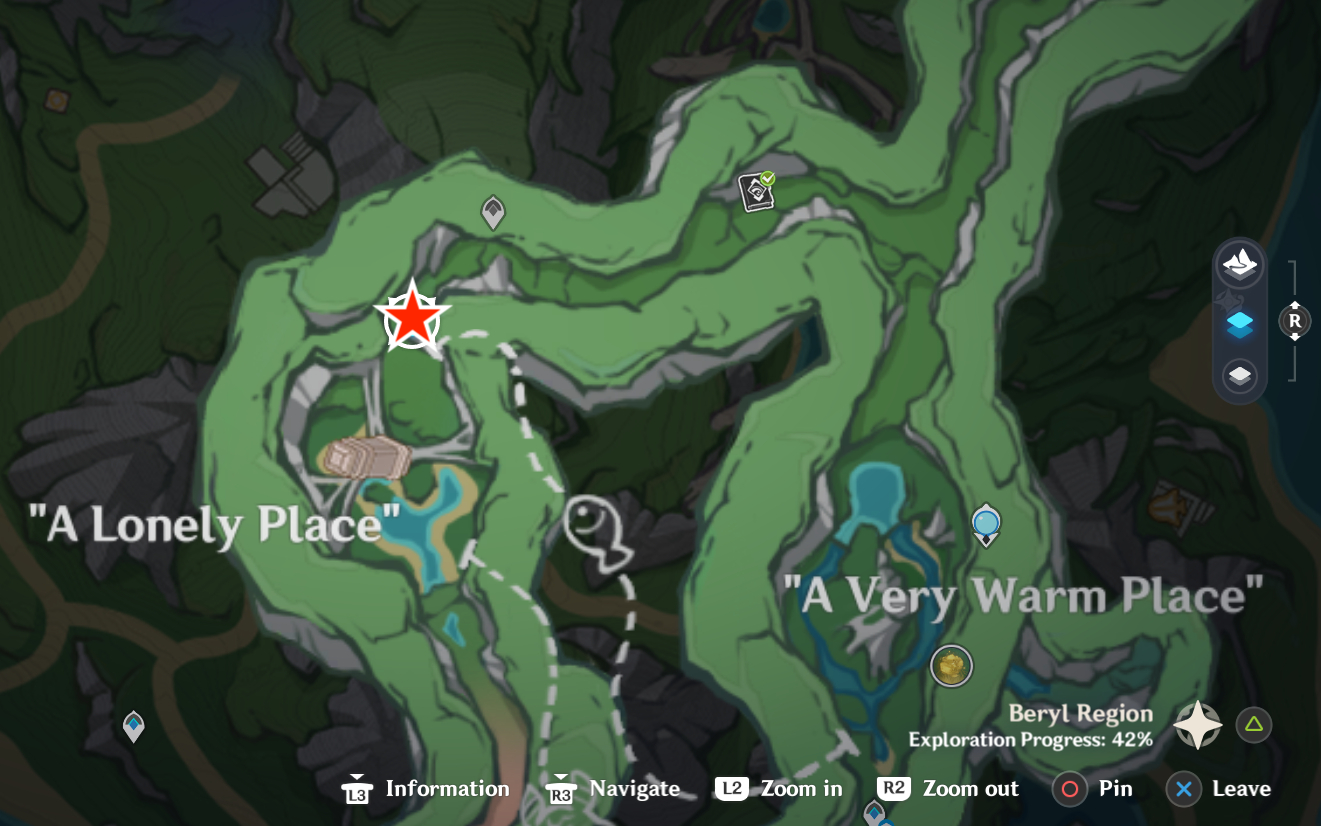Open Information via the L3 option
The height and width of the screenshot is (826, 1321).
pyautogui.click(x=425, y=788)
